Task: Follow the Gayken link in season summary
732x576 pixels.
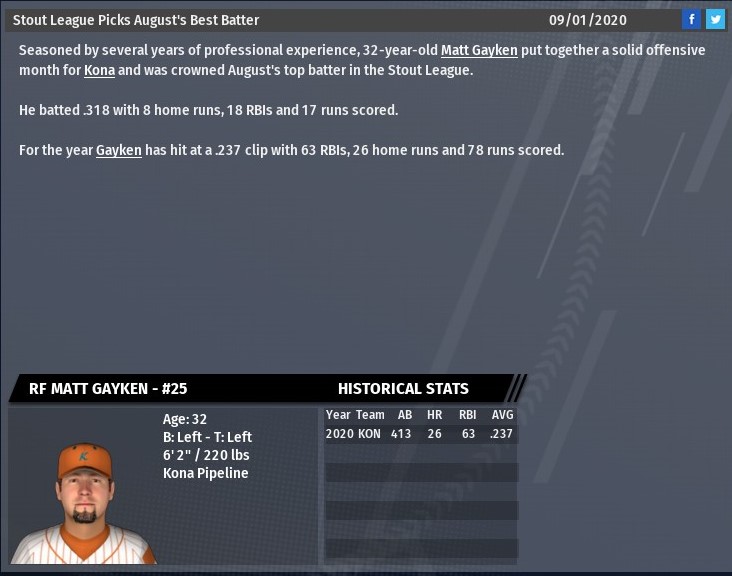Action: pyautogui.click(x=118, y=150)
